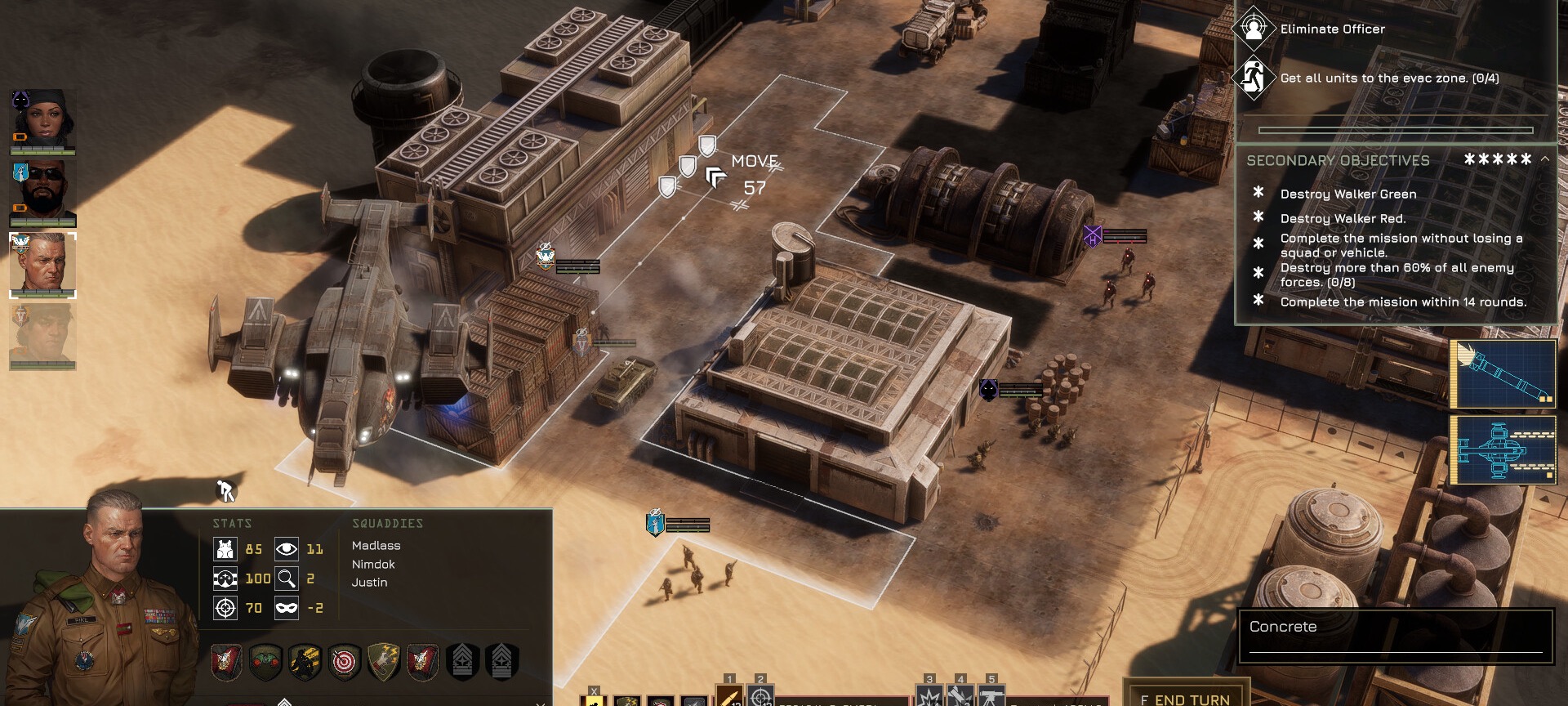Click the evac zone objective icon
Screen dimensions: 1568x706
click(x=1254, y=78)
